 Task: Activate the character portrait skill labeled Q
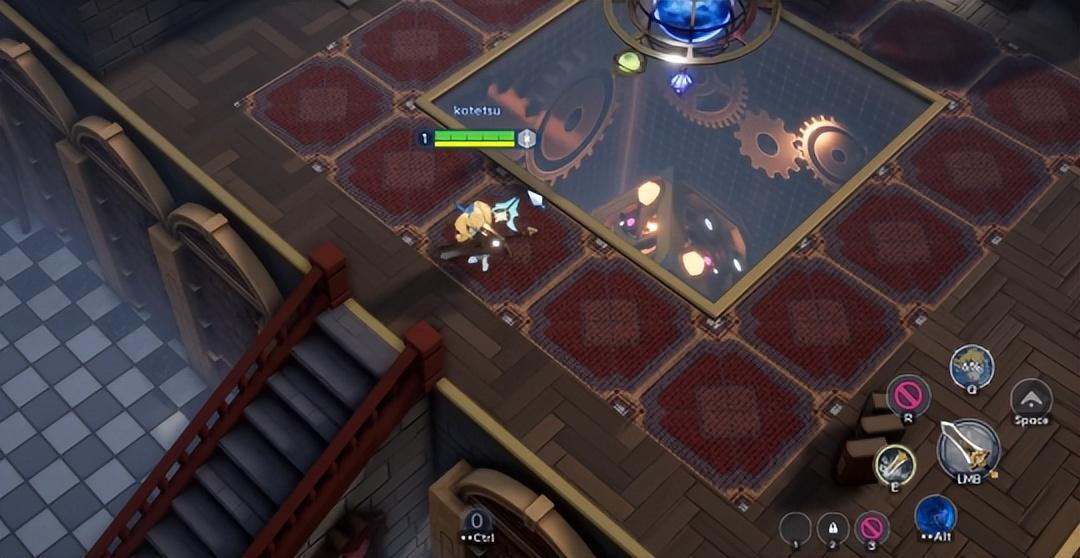tap(970, 366)
